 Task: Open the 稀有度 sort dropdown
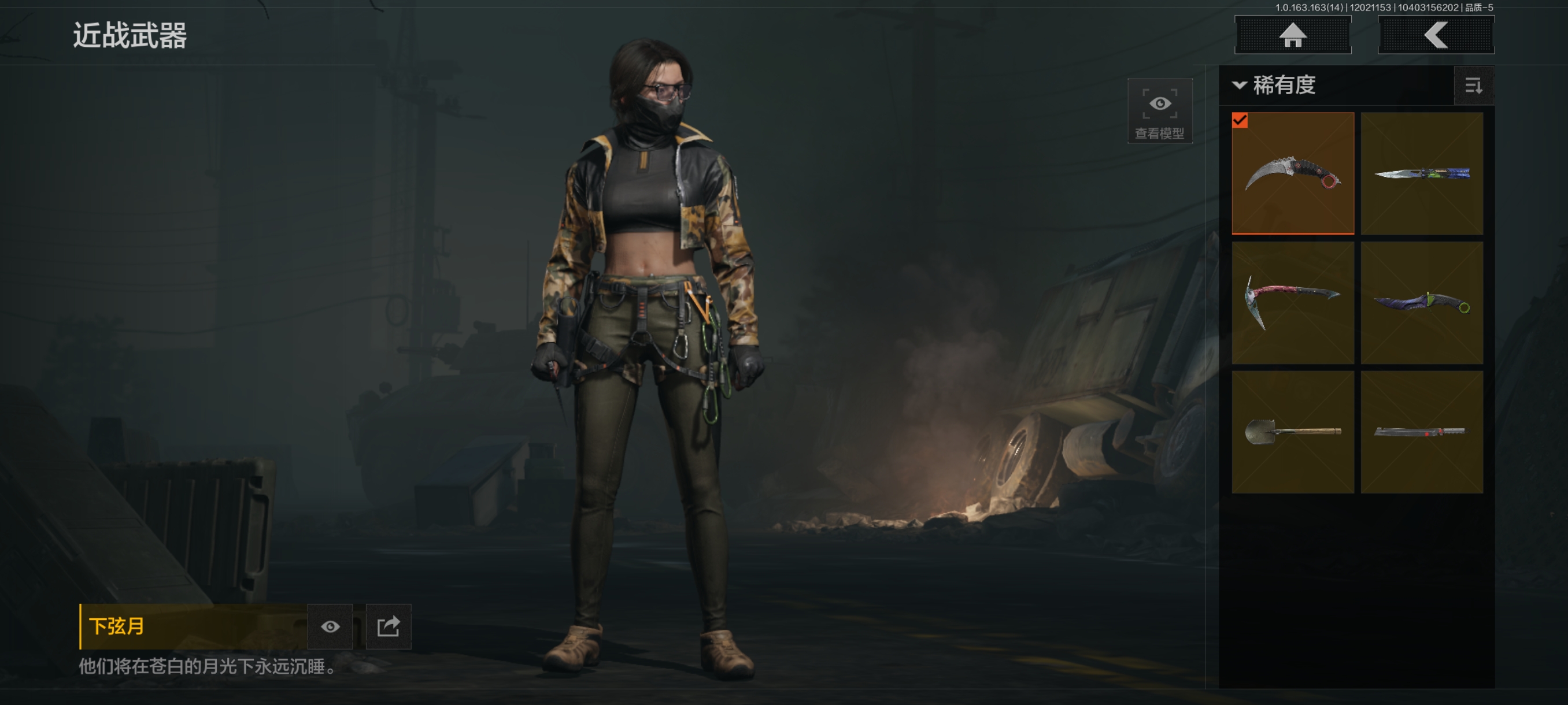click(x=1275, y=85)
